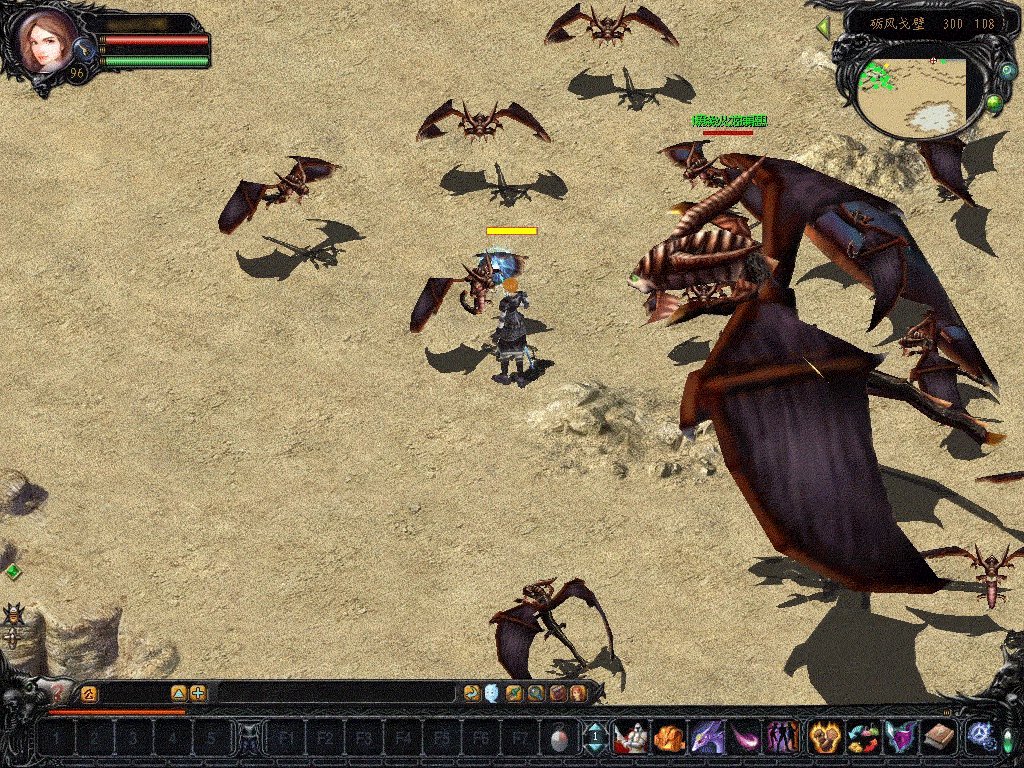Toggle the hotbar page switcher numbered 1
This screenshot has height=768, width=1024.
click(x=595, y=739)
